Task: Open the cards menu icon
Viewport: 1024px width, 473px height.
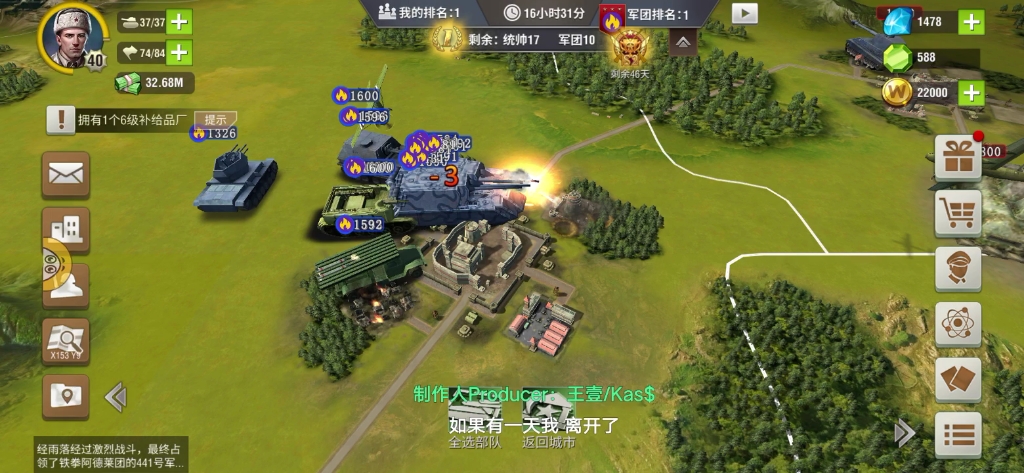Action: point(957,380)
